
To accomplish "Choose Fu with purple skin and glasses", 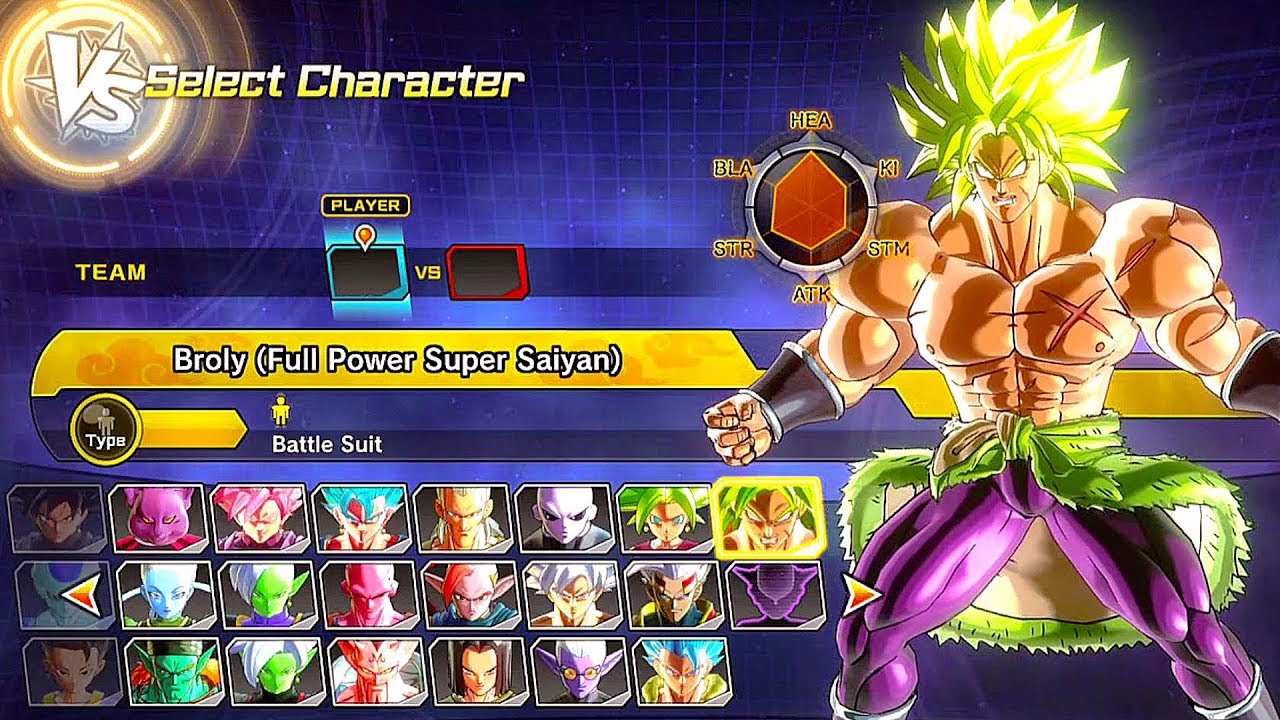I will click(x=580, y=671).
